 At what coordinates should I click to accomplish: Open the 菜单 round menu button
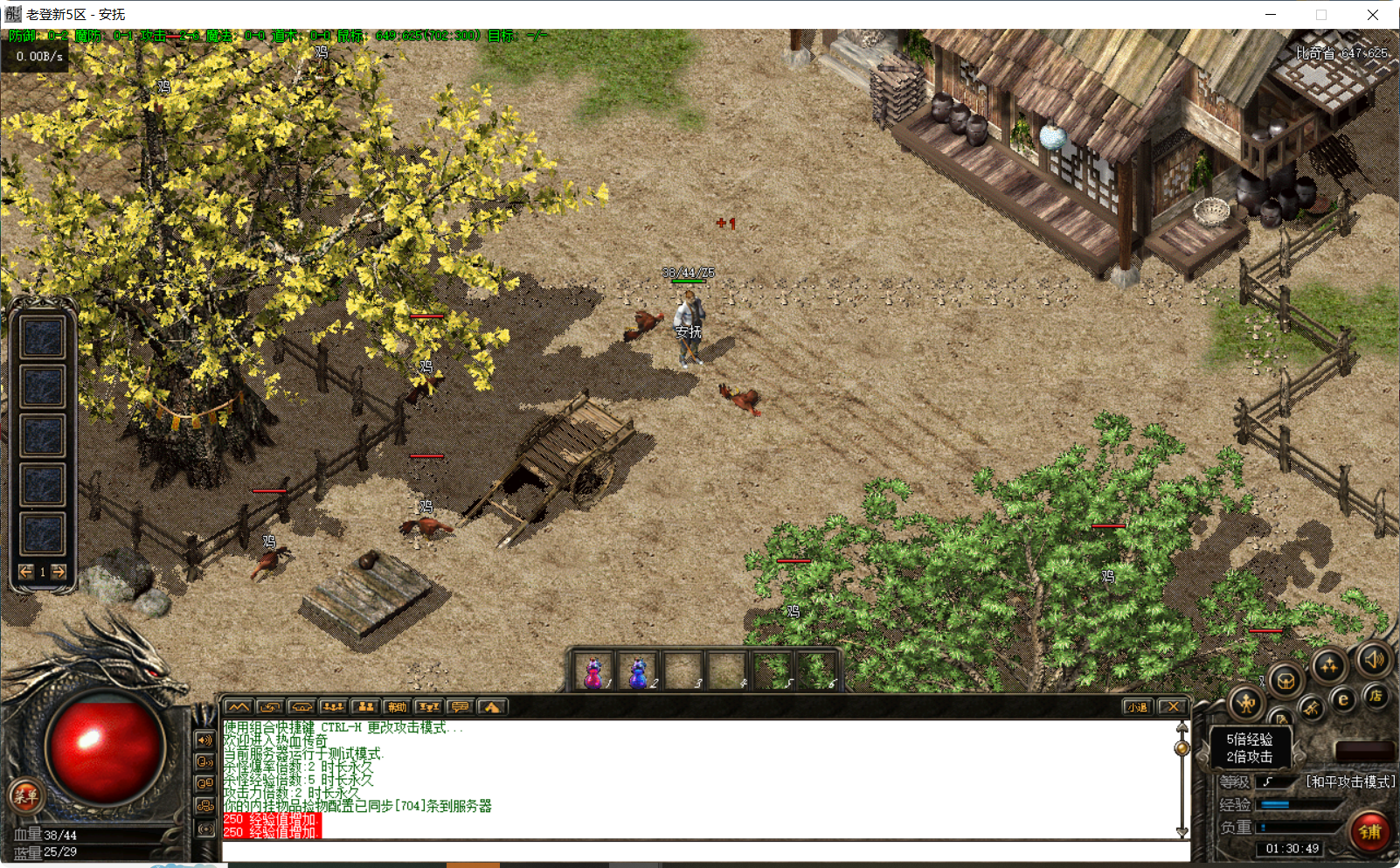coord(24,795)
